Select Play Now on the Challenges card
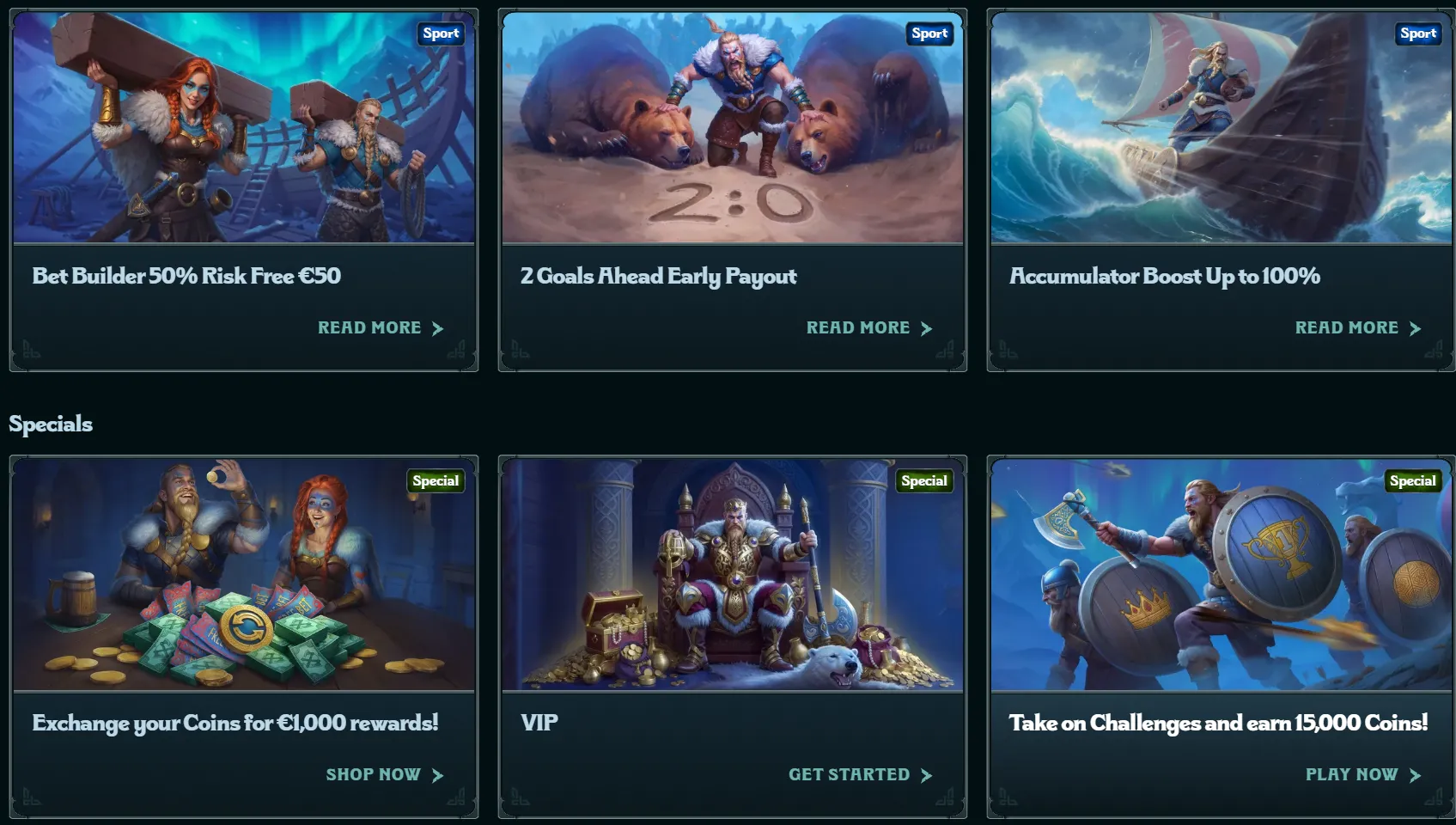The width and height of the screenshot is (1456, 825). click(x=1362, y=775)
